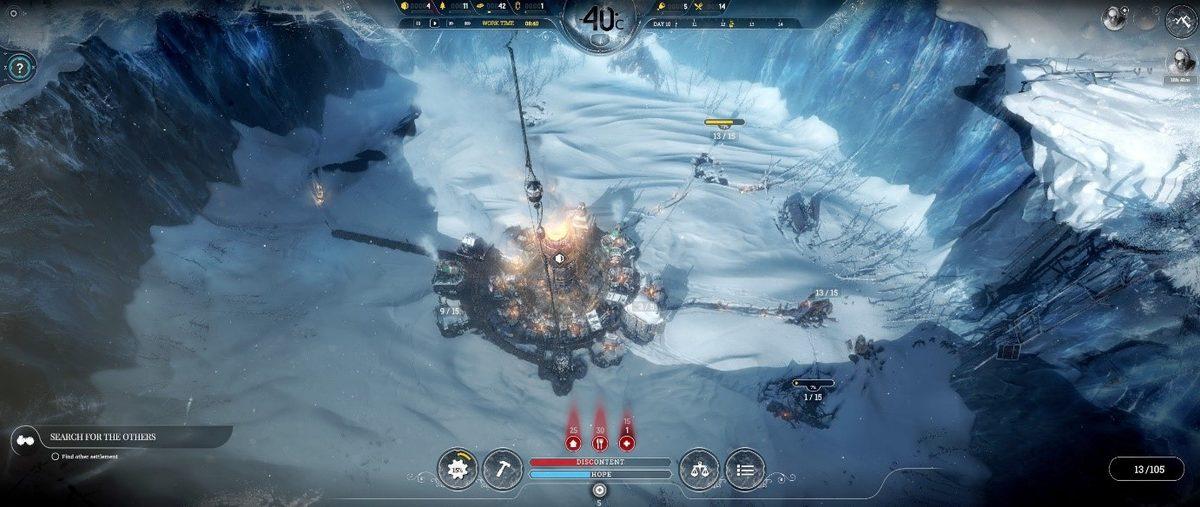Select the scout portrait with timer label

(1180, 60)
